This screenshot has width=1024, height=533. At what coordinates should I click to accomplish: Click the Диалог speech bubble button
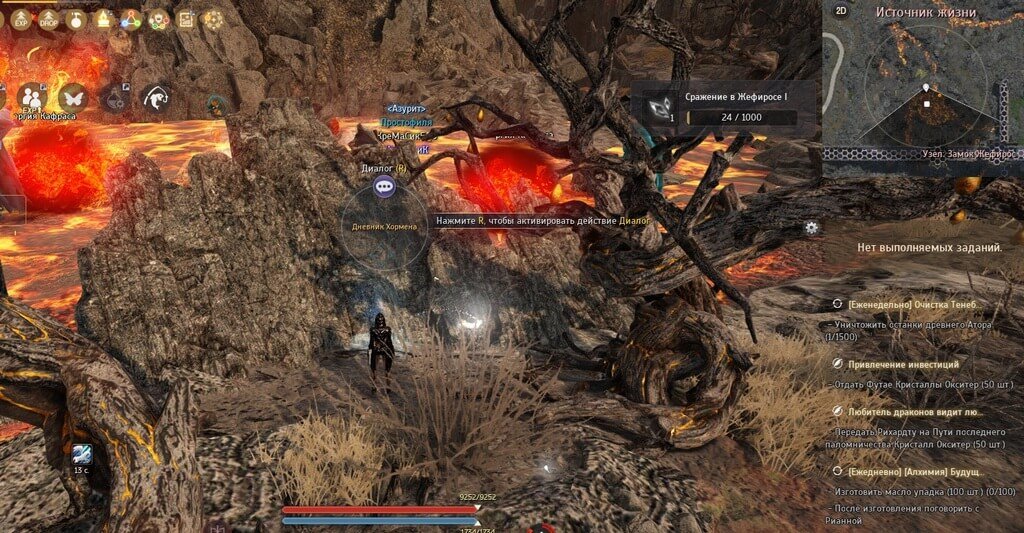tap(384, 187)
